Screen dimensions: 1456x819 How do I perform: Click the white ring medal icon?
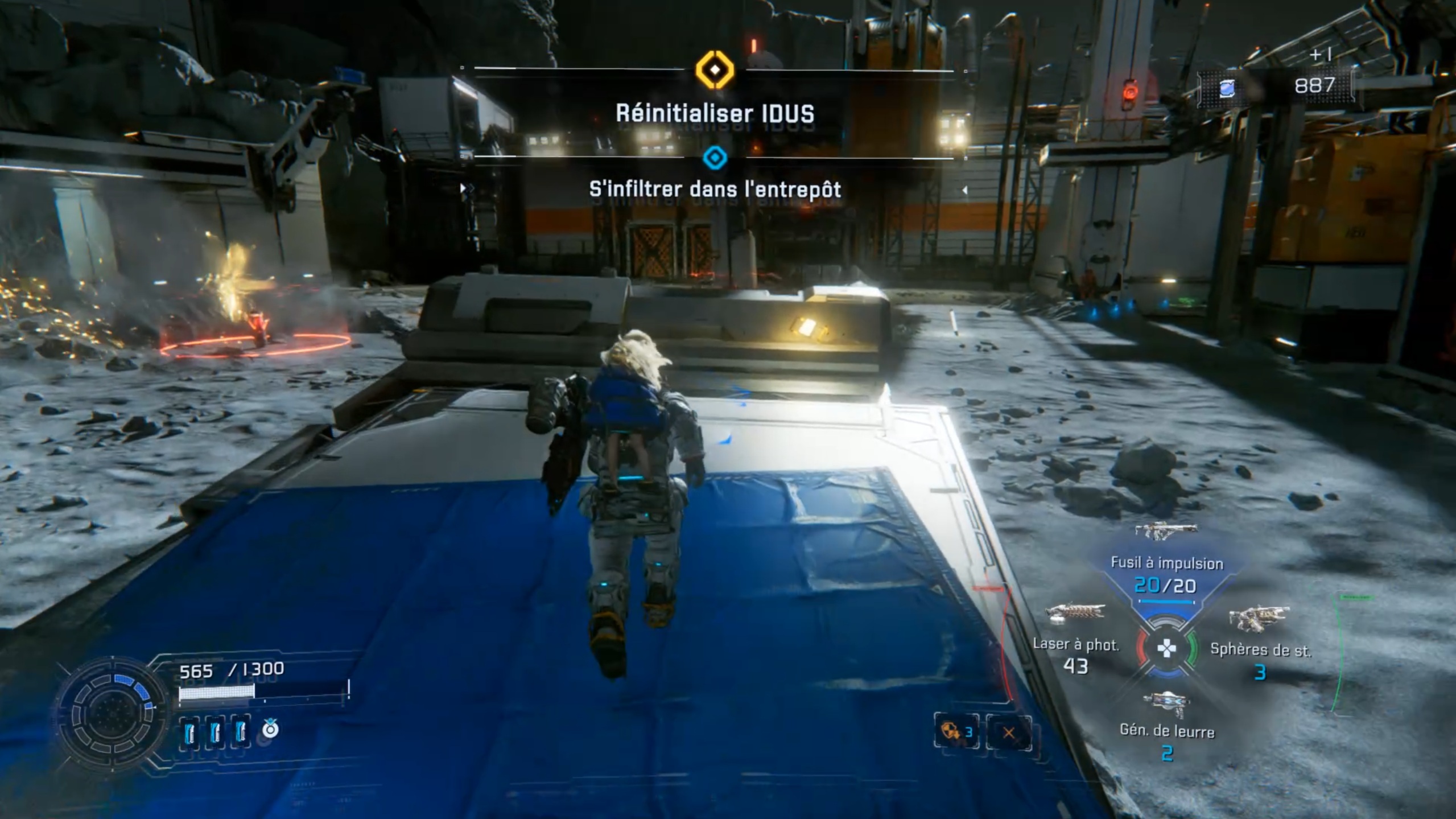pos(270,729)
